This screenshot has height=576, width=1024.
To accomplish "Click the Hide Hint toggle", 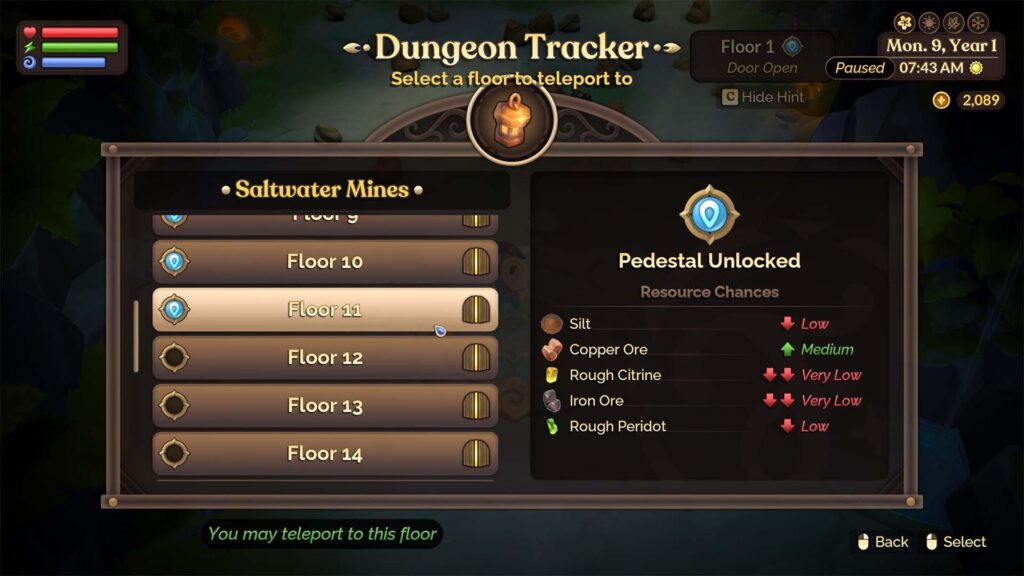I will pos(763,97).
